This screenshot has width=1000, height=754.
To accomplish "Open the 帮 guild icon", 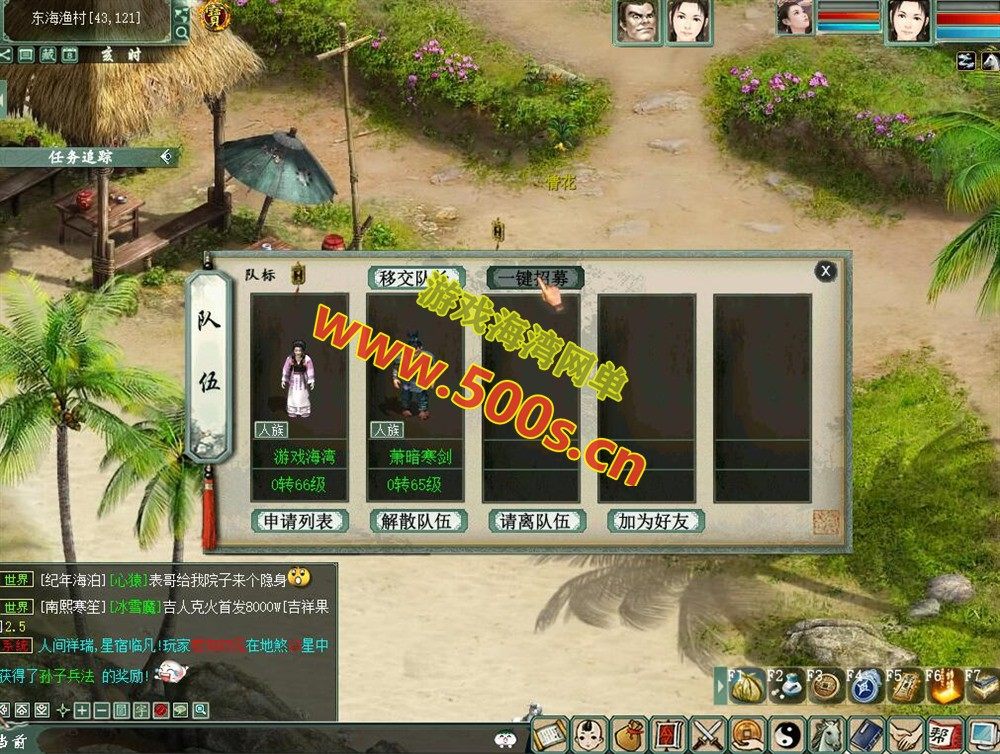I will point(942,735).
